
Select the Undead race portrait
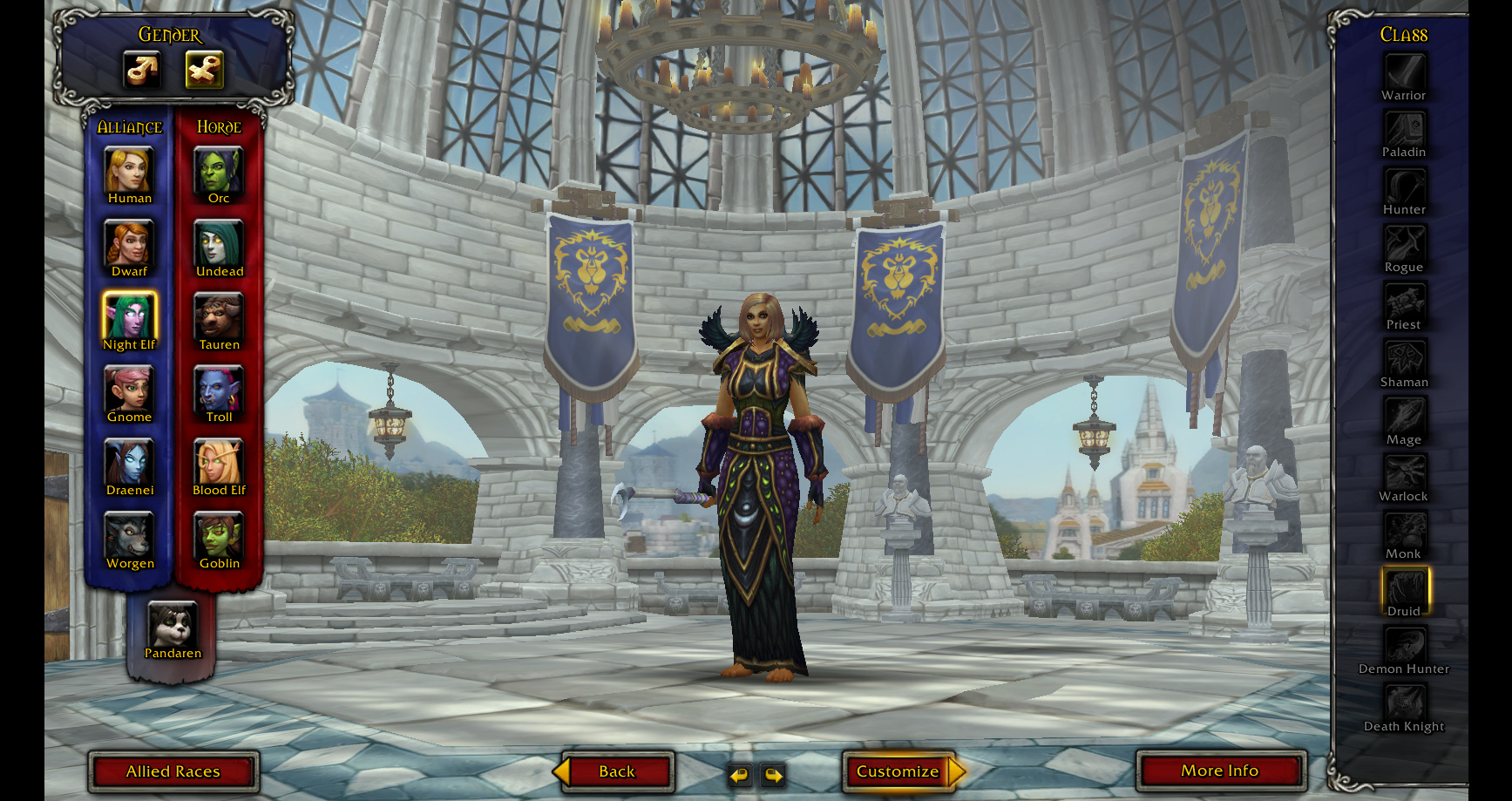[x=219, y=242]
